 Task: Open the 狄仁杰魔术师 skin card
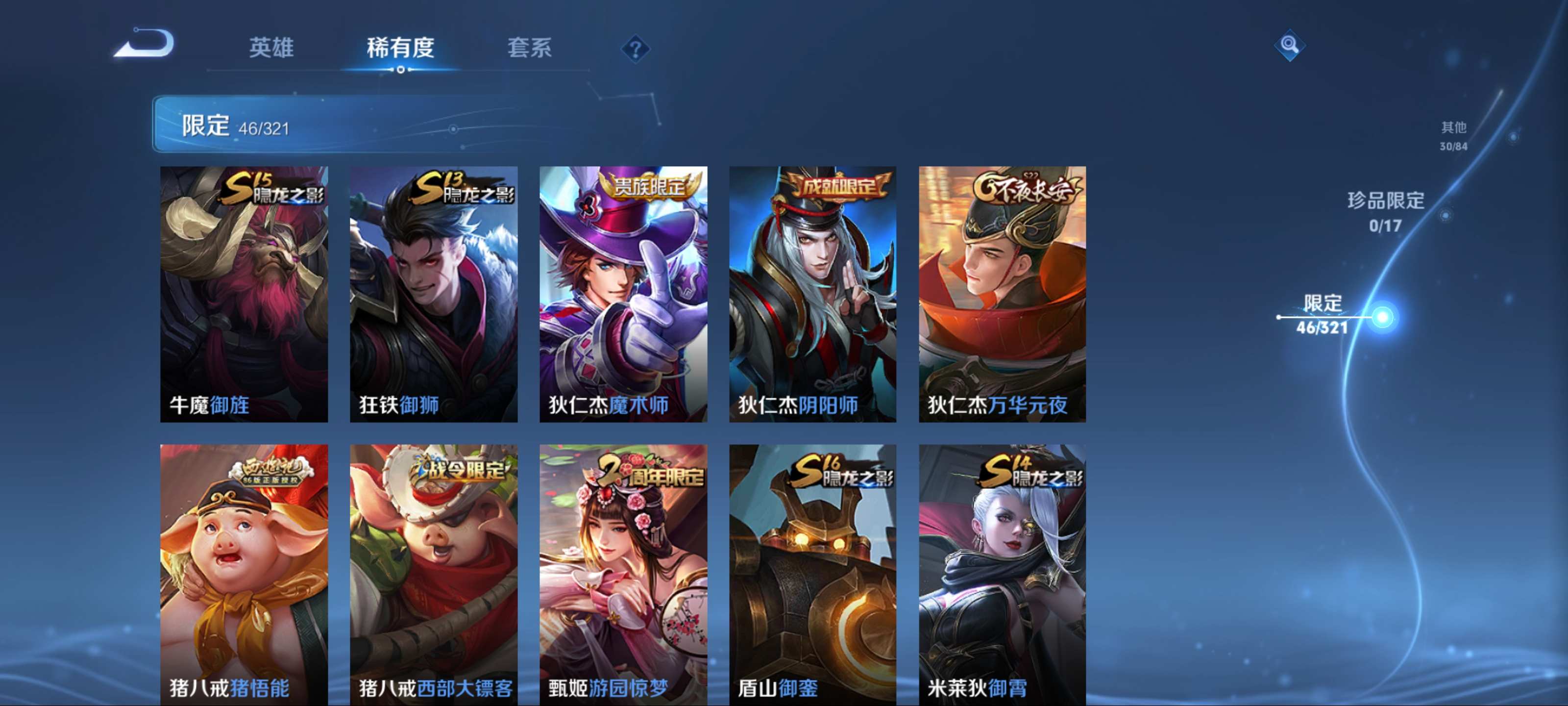623,294
